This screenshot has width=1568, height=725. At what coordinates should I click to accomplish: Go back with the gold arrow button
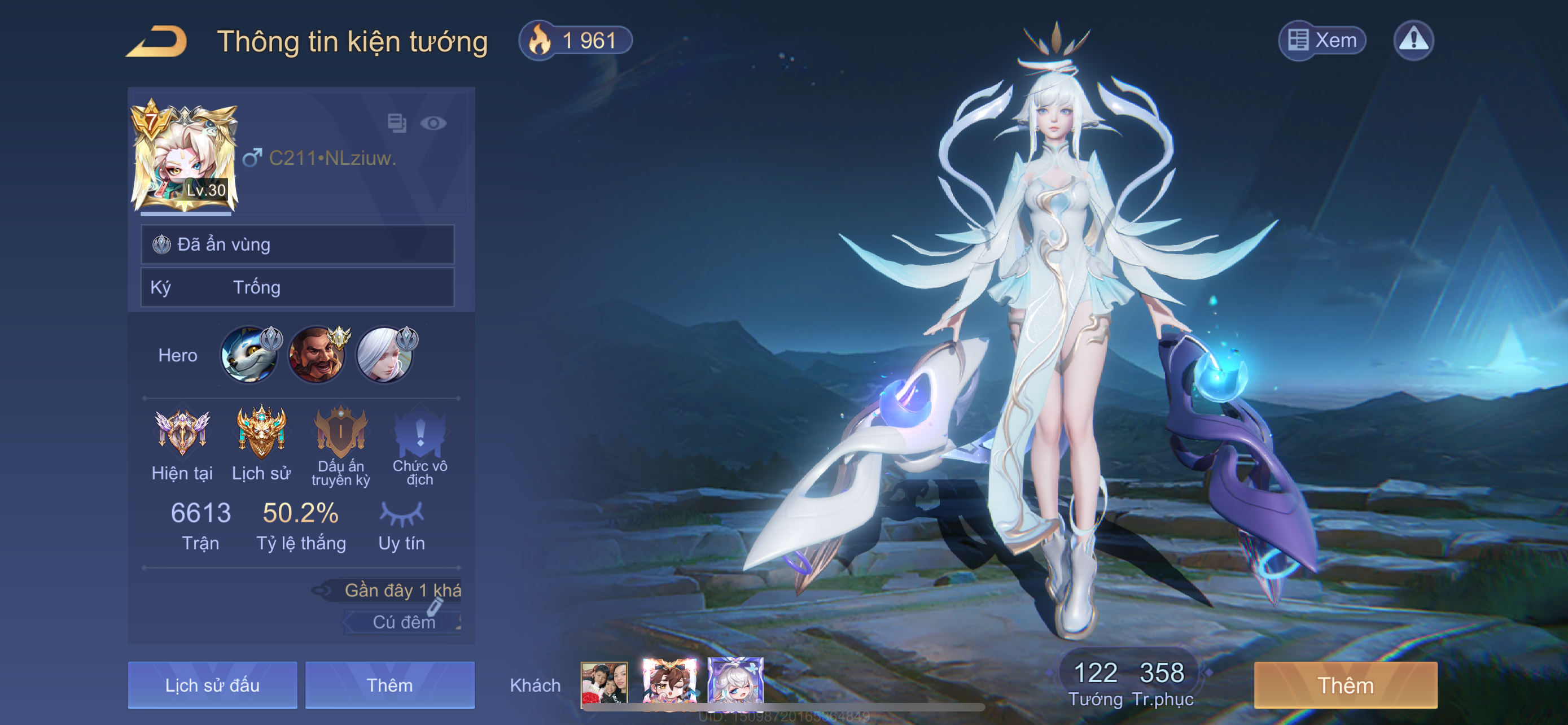(x=157, y=41)
